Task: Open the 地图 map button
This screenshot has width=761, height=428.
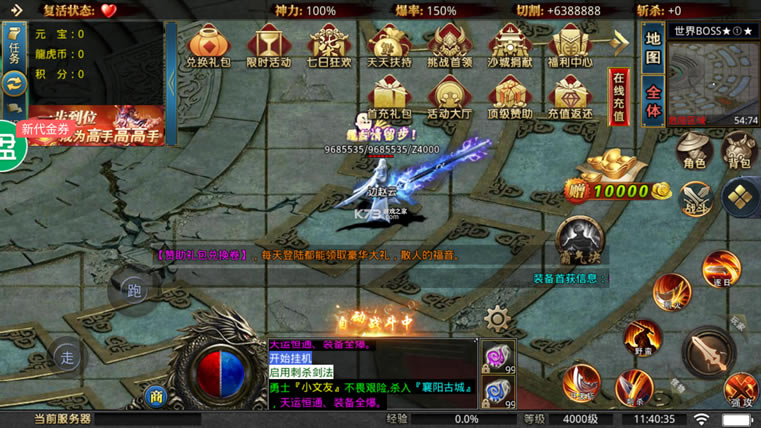Action: coord(653,49)
